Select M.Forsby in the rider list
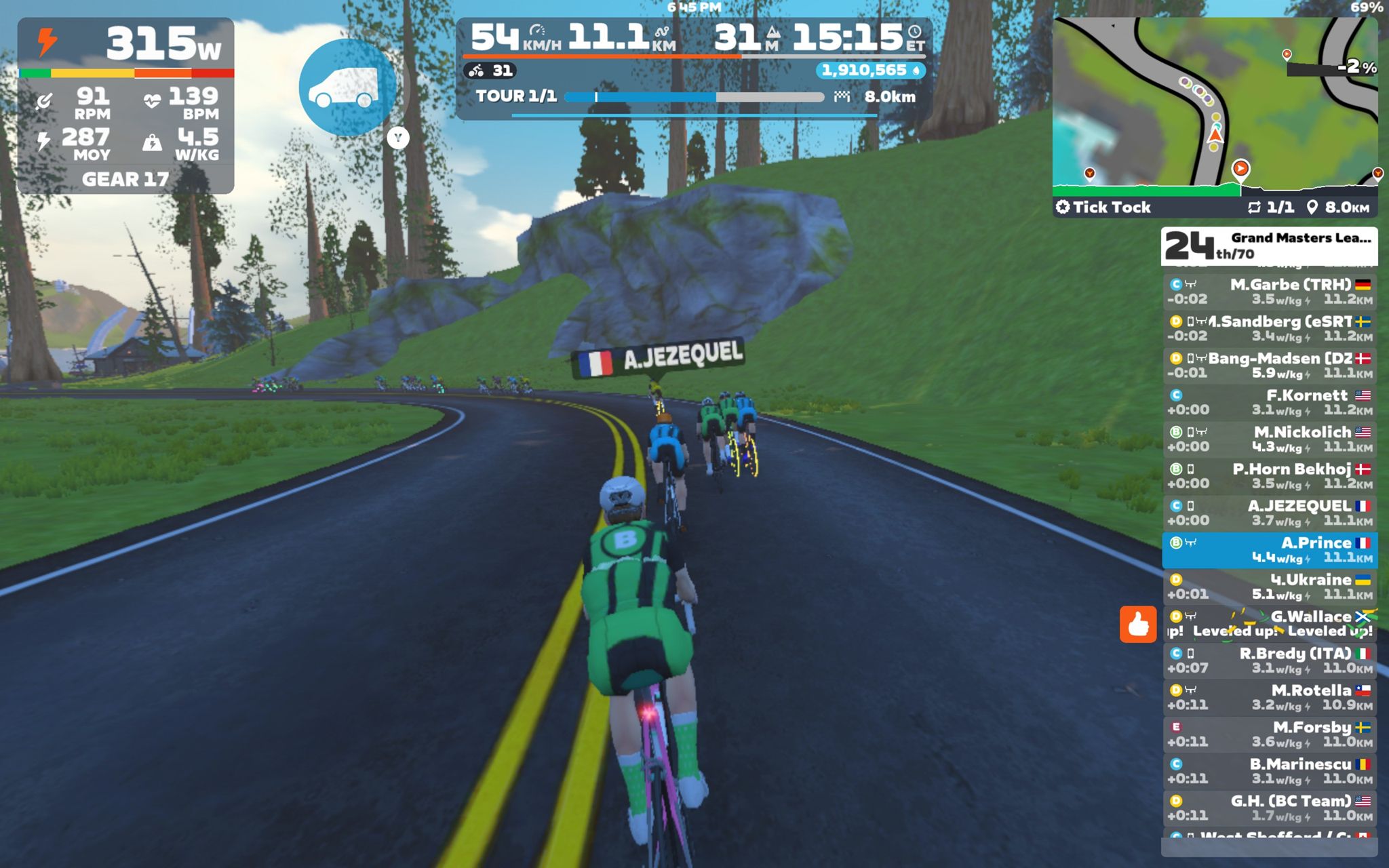Viewport: 1389px width, 868px height. pyautogui.click(x=1269, y=734)
